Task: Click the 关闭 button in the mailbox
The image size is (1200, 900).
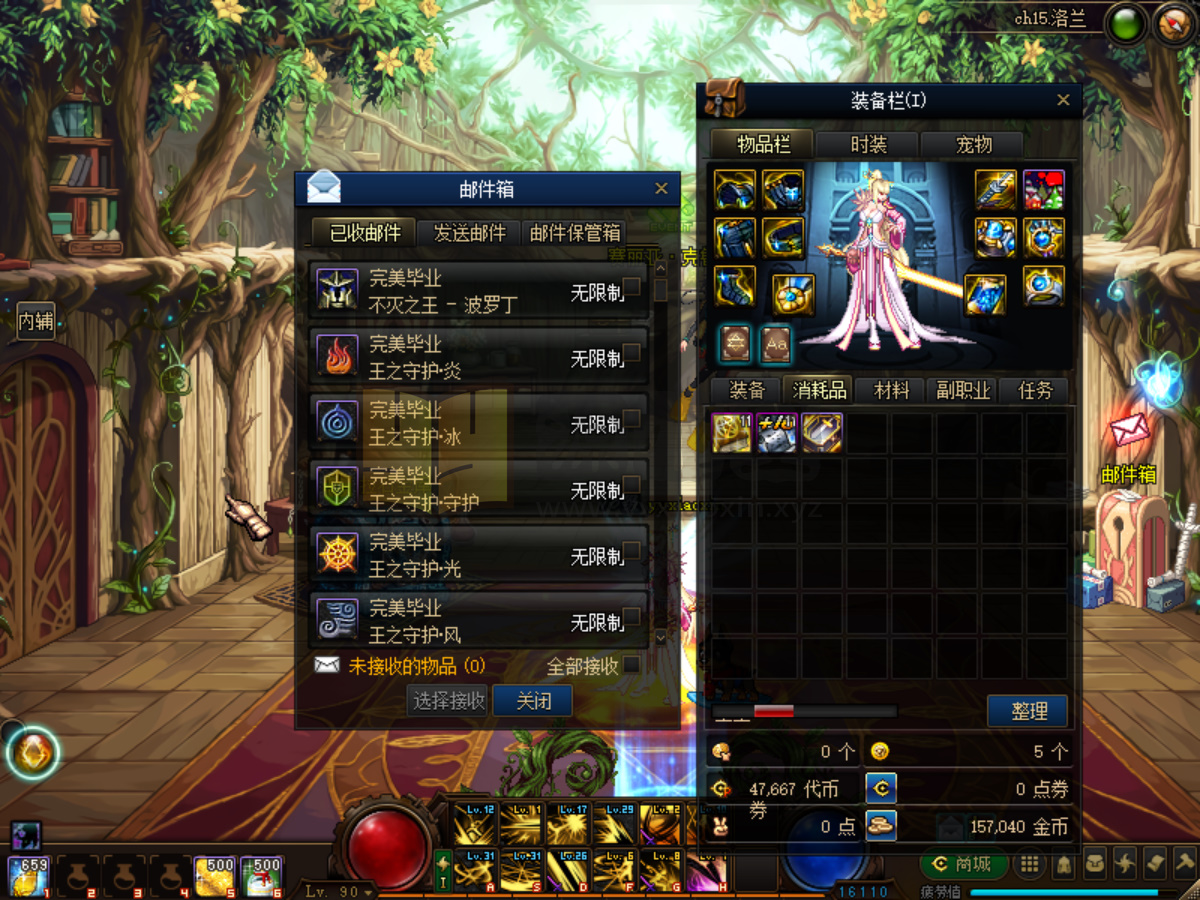Action: (533, 700)
